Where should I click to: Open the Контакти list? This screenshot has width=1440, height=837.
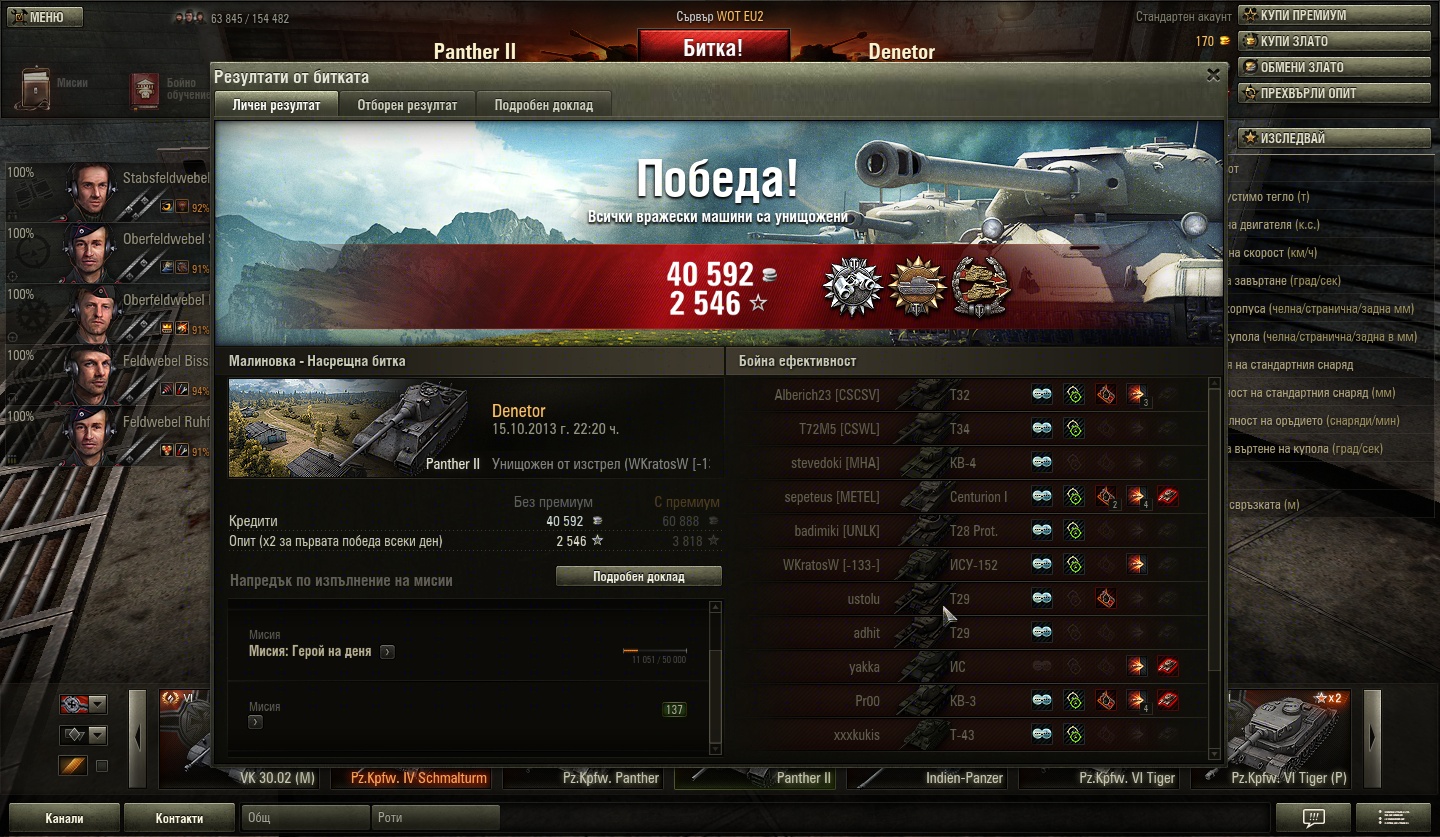(x=179, y=818)
